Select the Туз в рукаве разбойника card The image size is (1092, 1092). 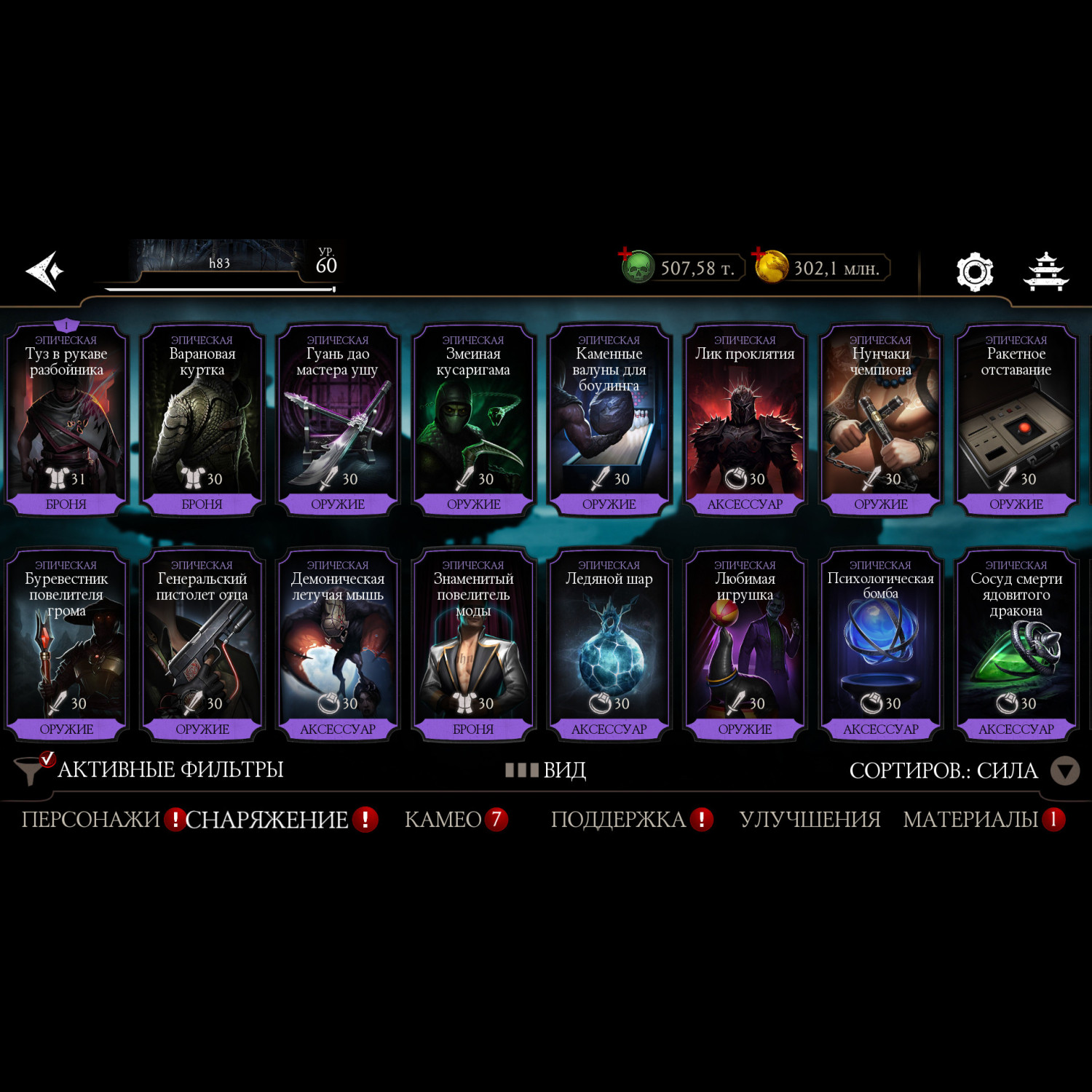(66, 420)
